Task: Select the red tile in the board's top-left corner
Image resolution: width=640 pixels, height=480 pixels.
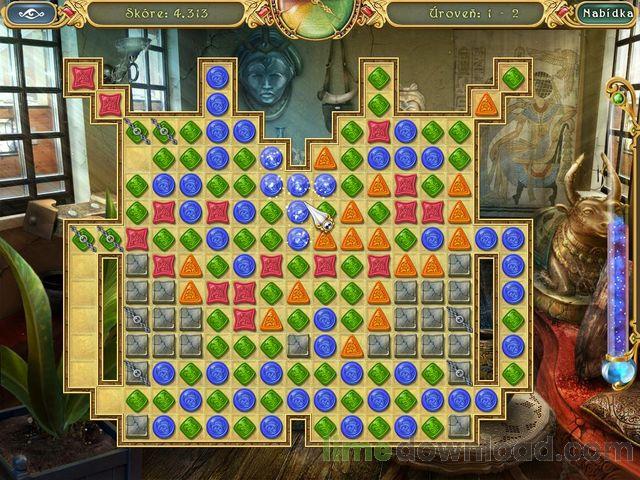Action: coord(83,77)
